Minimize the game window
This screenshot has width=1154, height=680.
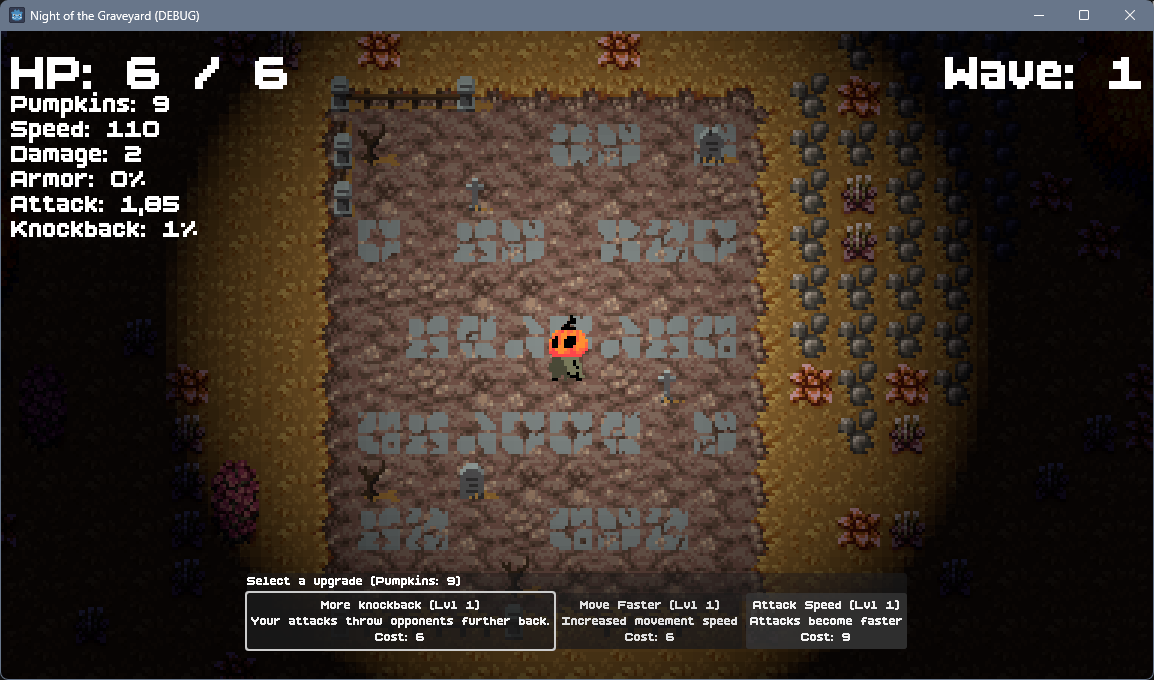pyautogui.click(x=1038, y=15)
